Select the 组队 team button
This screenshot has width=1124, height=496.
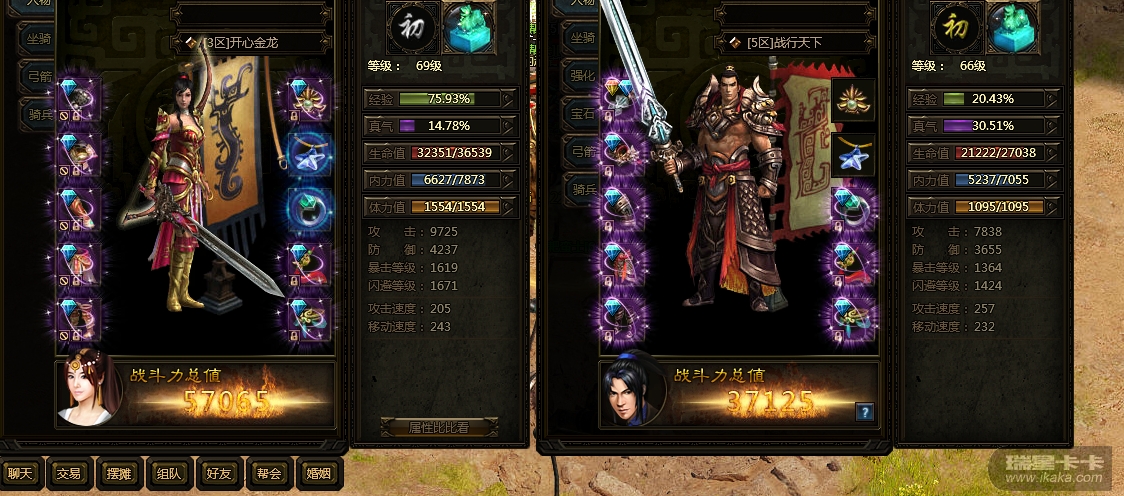click(167, 473)
